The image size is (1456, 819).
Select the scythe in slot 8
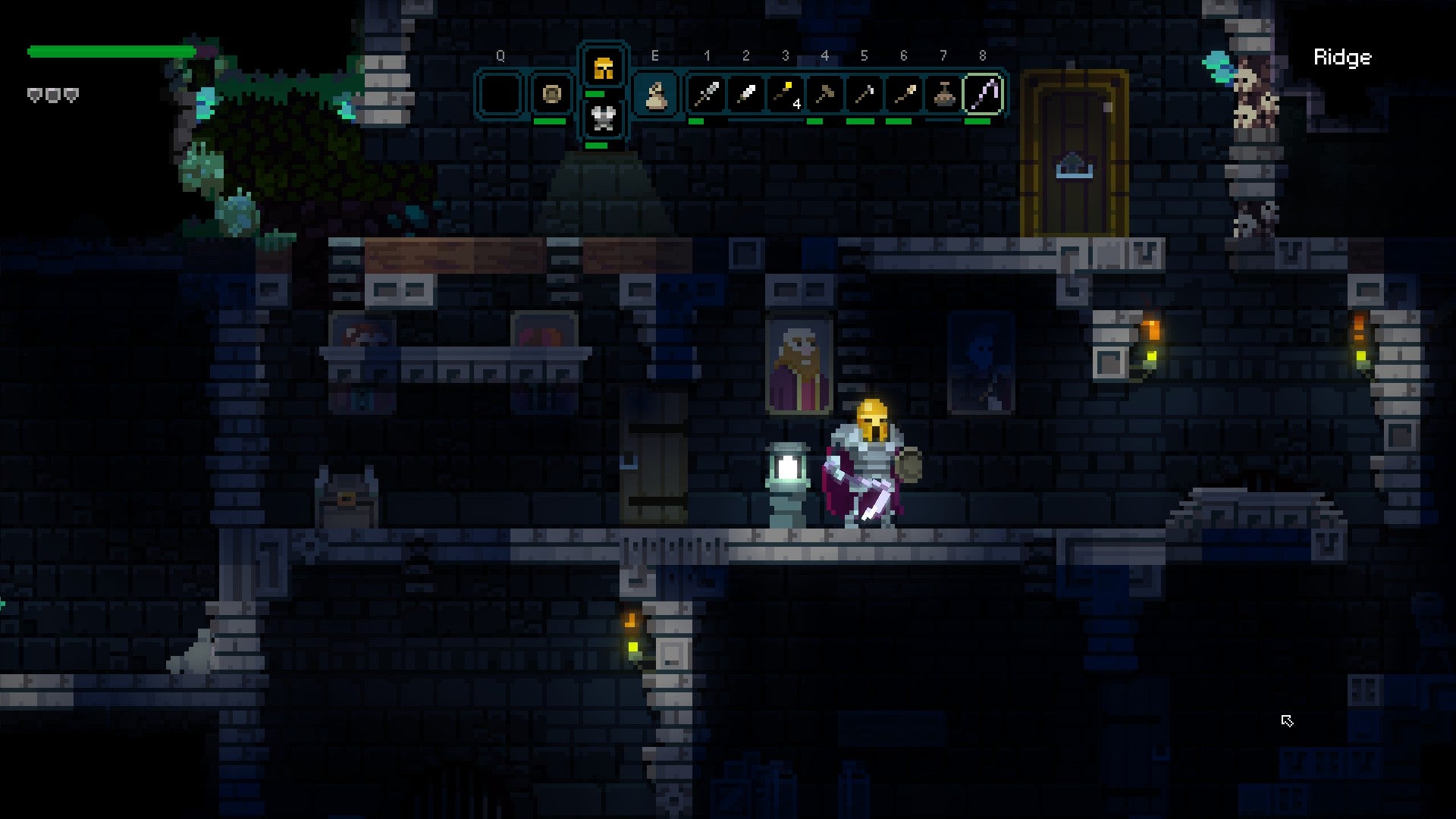[982, 93]
